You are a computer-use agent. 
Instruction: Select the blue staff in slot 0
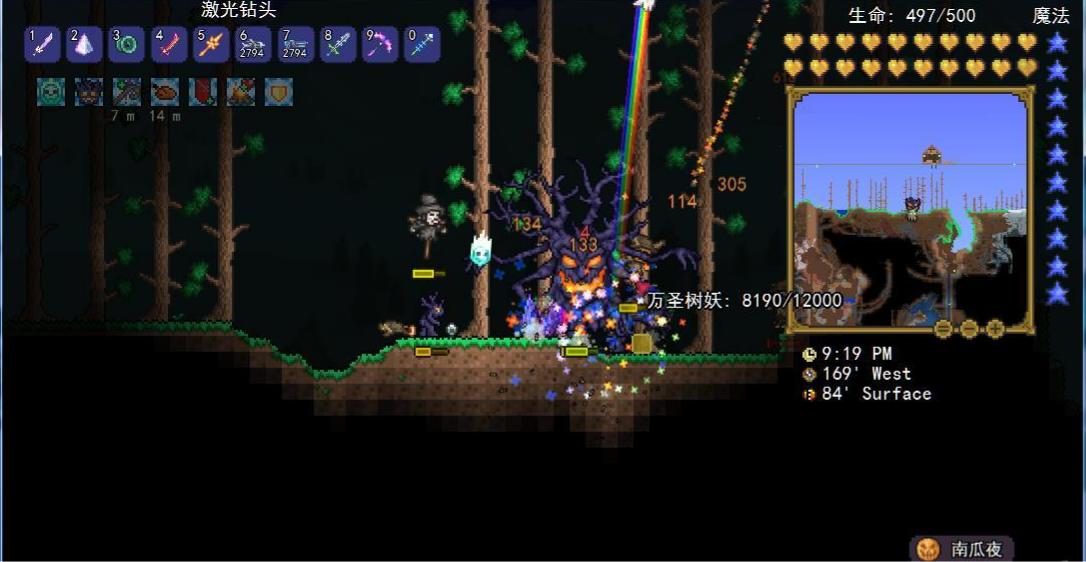422,44
